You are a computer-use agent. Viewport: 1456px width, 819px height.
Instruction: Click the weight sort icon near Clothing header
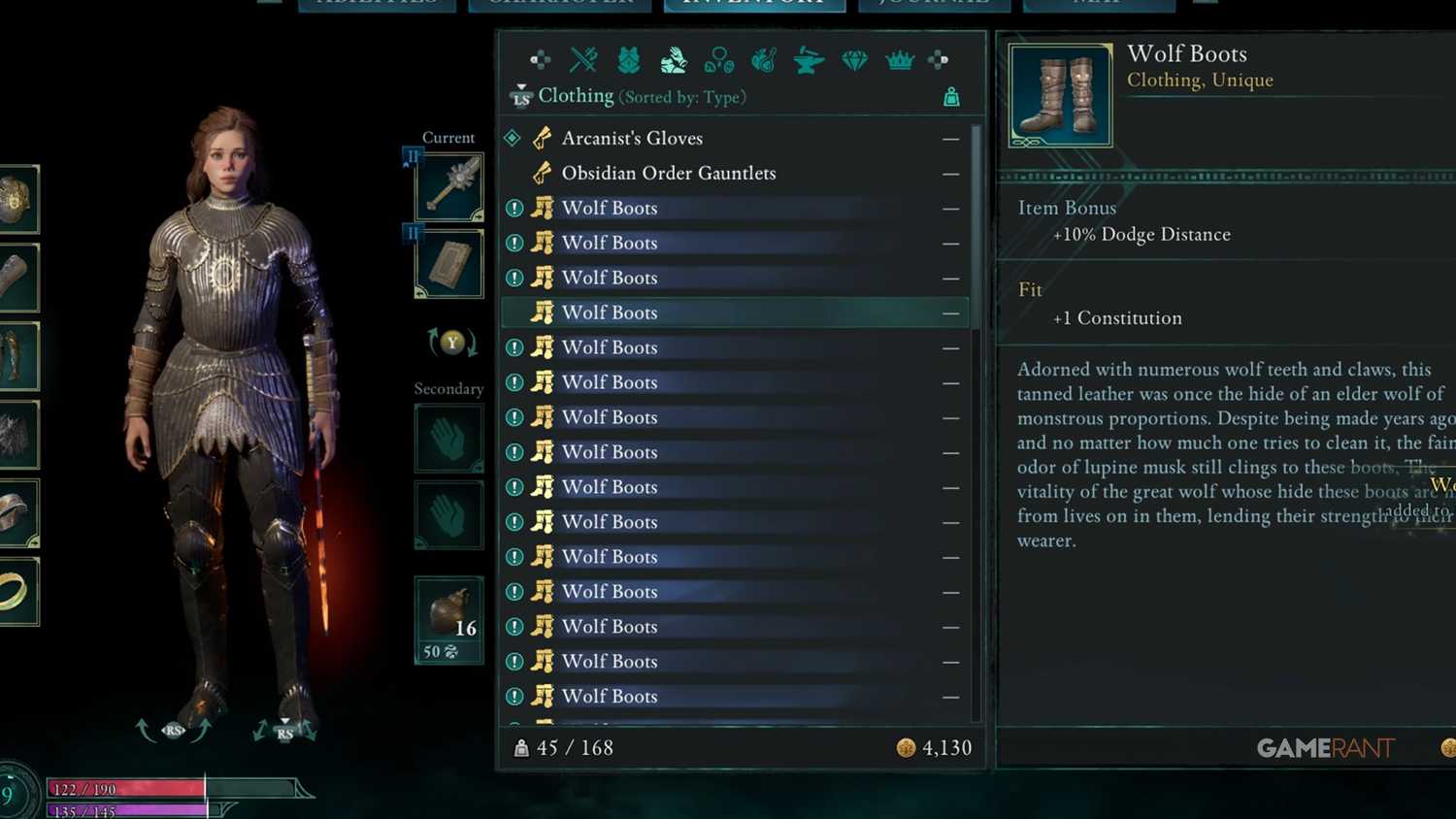click(951, 97)
